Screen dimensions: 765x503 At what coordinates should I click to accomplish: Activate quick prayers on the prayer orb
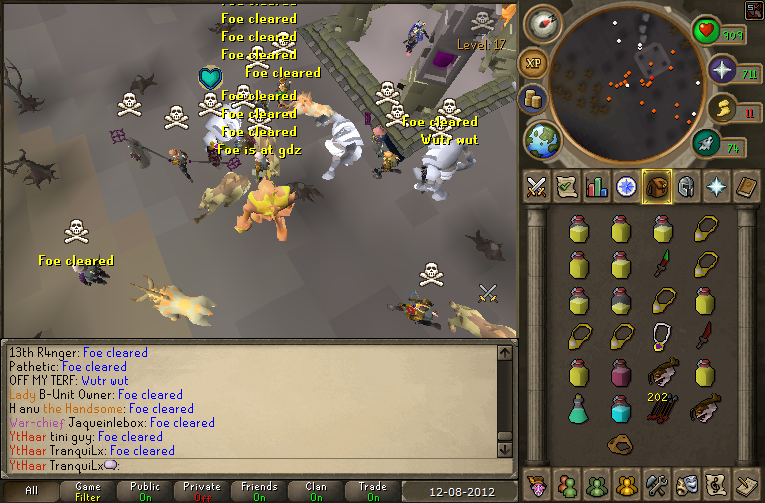coord(722,70)
